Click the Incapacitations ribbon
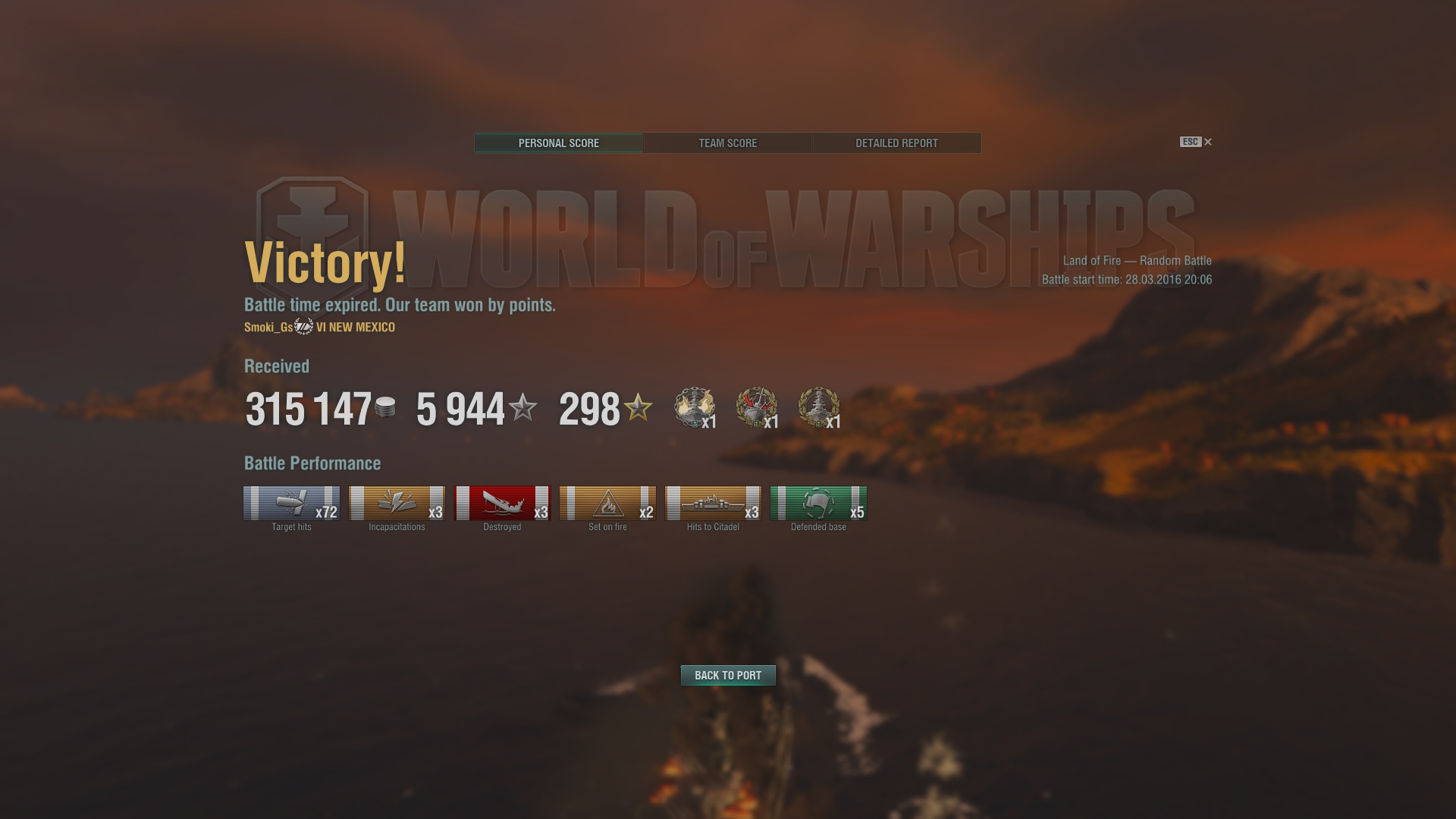This screenshot has height=819, width=1456. point(397,504)
